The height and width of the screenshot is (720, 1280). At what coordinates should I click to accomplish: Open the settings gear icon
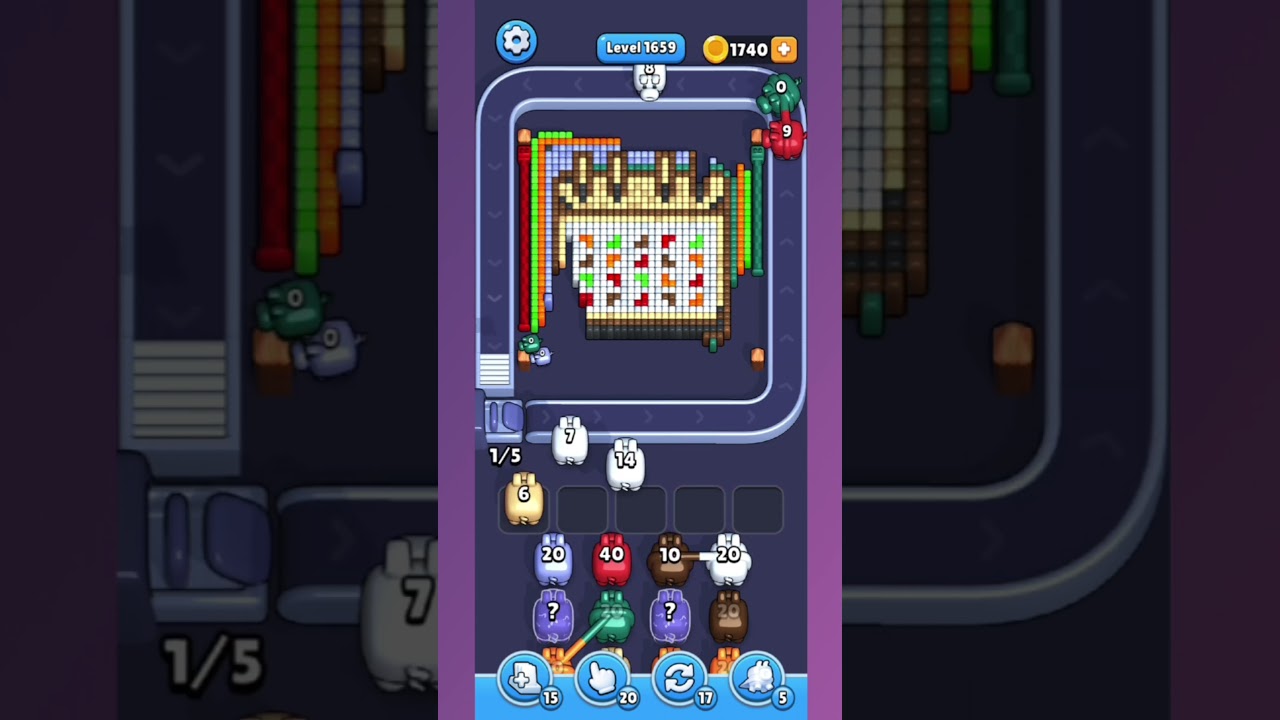point(517,41)
